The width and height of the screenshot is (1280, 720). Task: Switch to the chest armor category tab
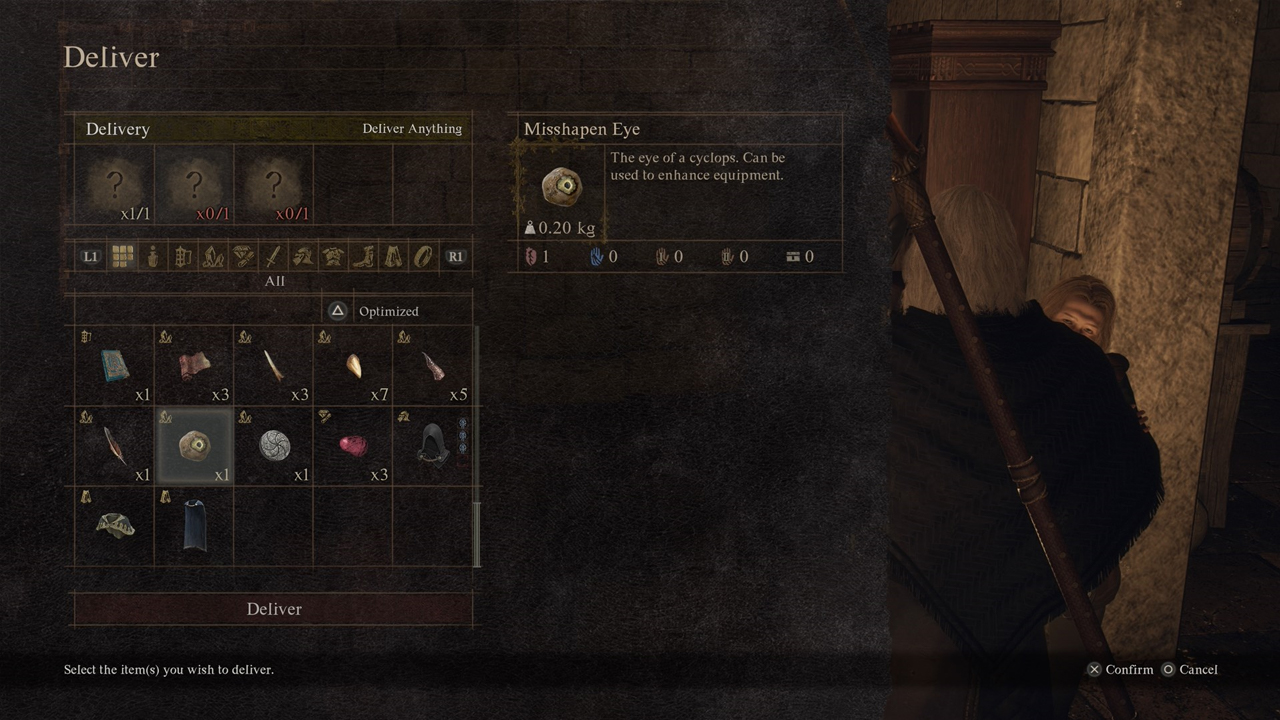(333, 257)
